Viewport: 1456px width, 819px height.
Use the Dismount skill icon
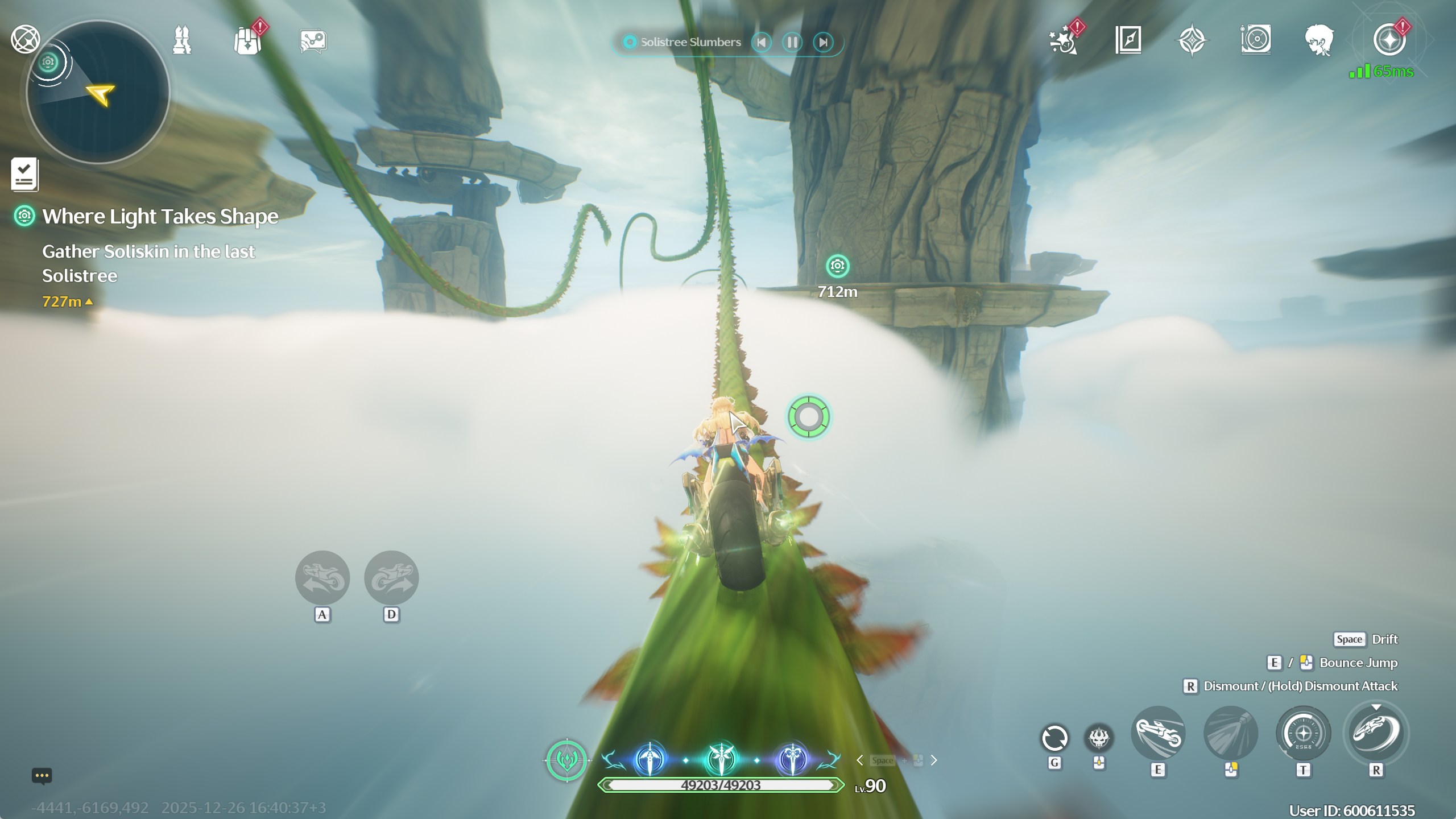(x=1376, y=734)
